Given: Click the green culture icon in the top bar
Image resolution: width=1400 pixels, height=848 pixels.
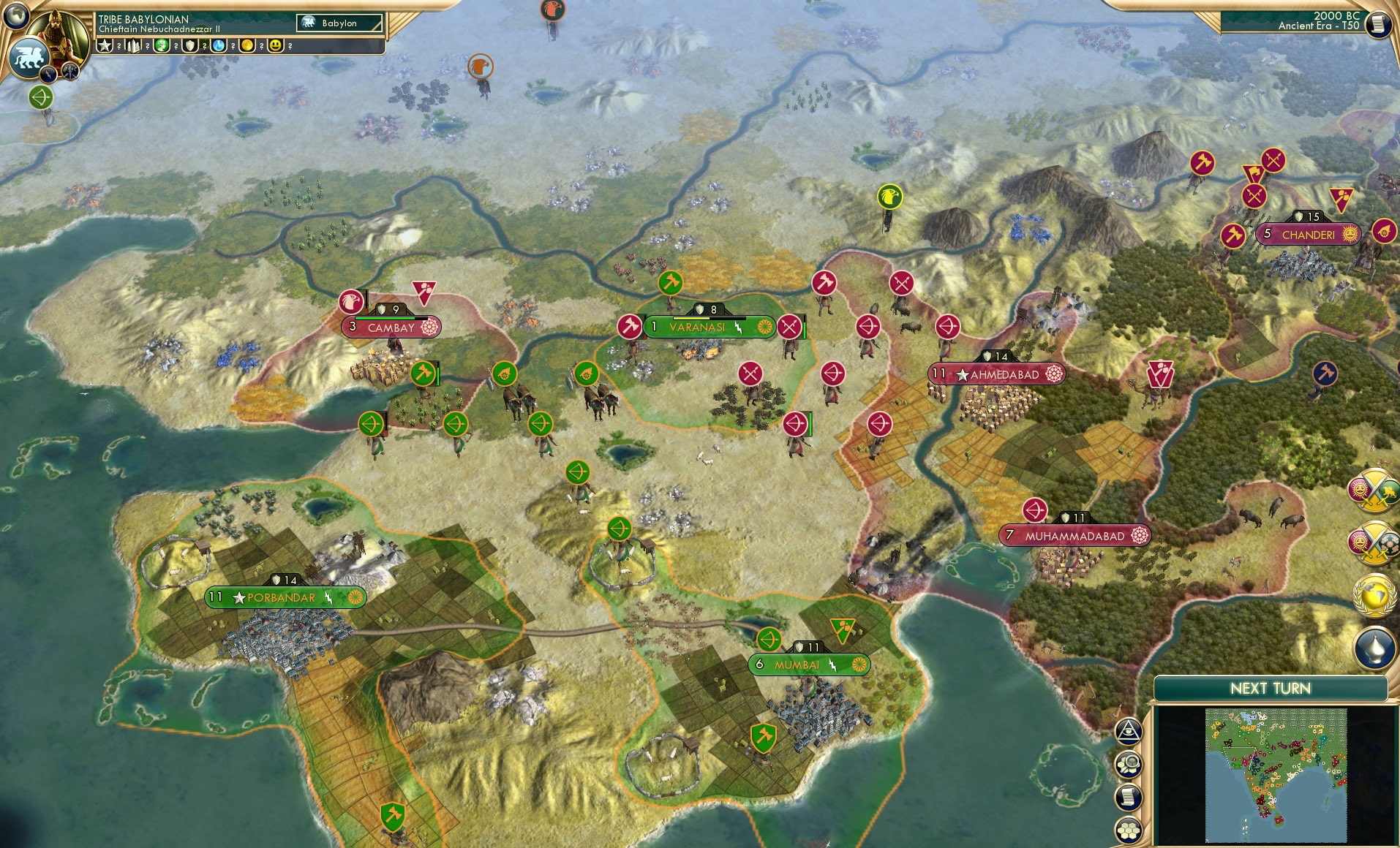Looking at the screenshot, I should click(162, 46).
